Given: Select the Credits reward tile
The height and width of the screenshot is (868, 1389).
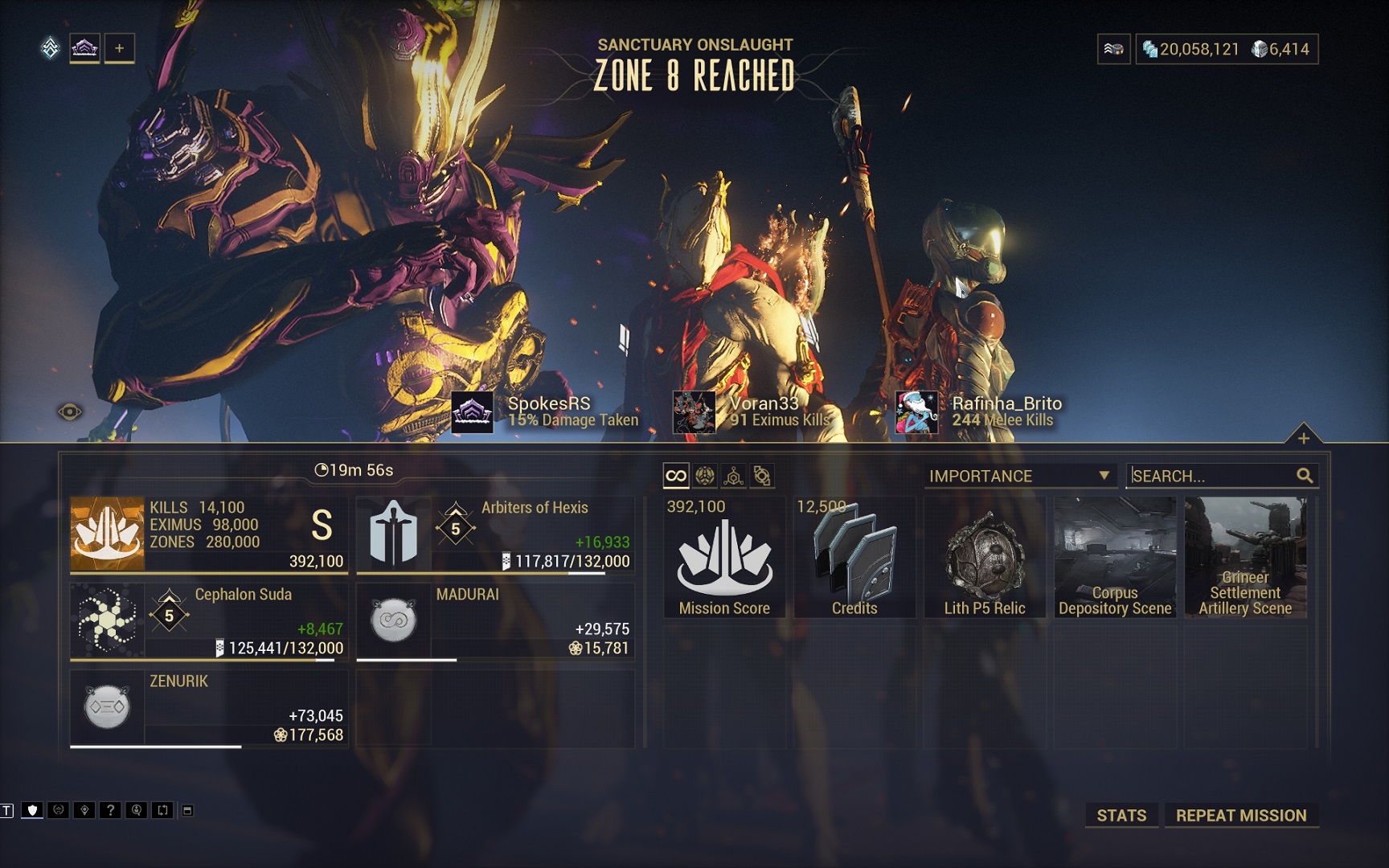Looking at the screenshot, I should coord(854,557).
